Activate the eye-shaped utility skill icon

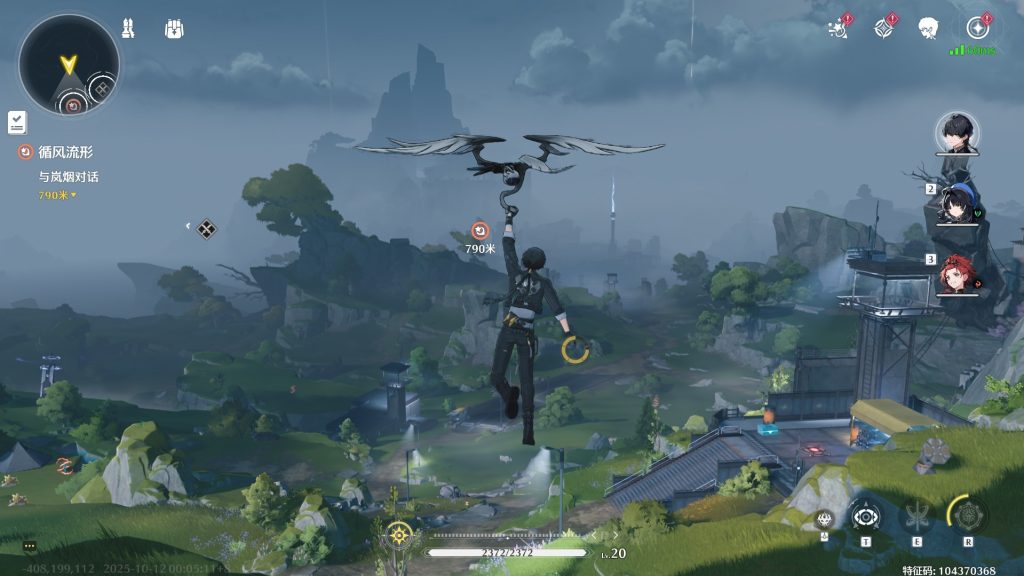tap(865, 517)
